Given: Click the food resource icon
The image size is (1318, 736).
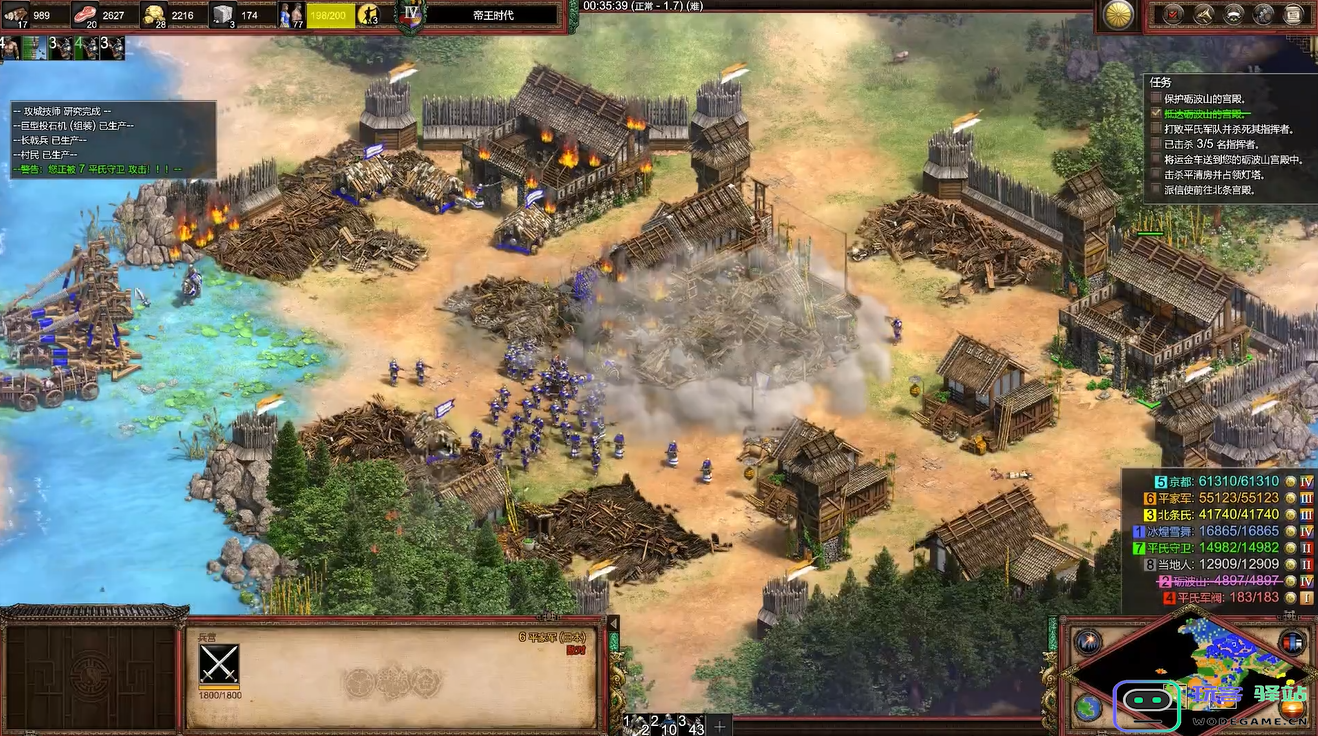Looking at the screenshot, I should (85, 14).
